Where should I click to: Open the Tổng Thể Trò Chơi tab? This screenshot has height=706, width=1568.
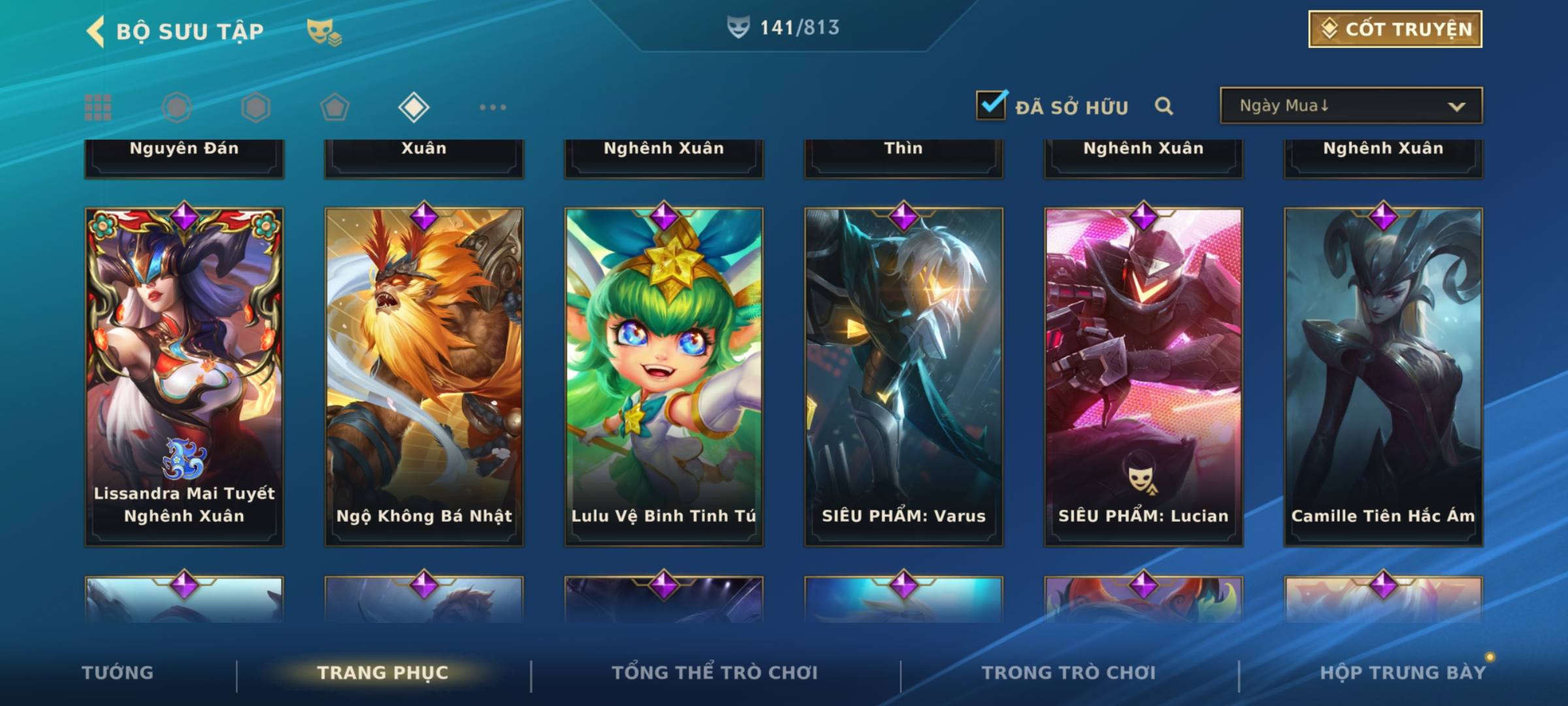pyautogui.click(x=715, y=673)
